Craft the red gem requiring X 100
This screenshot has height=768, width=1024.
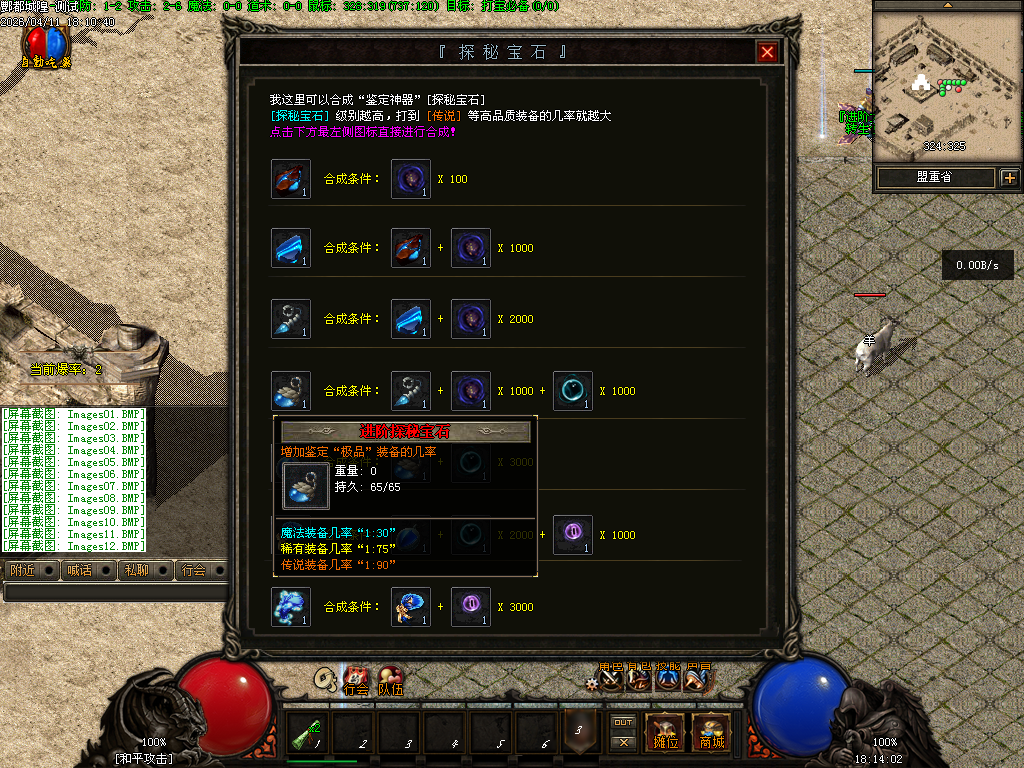(291, 179)
